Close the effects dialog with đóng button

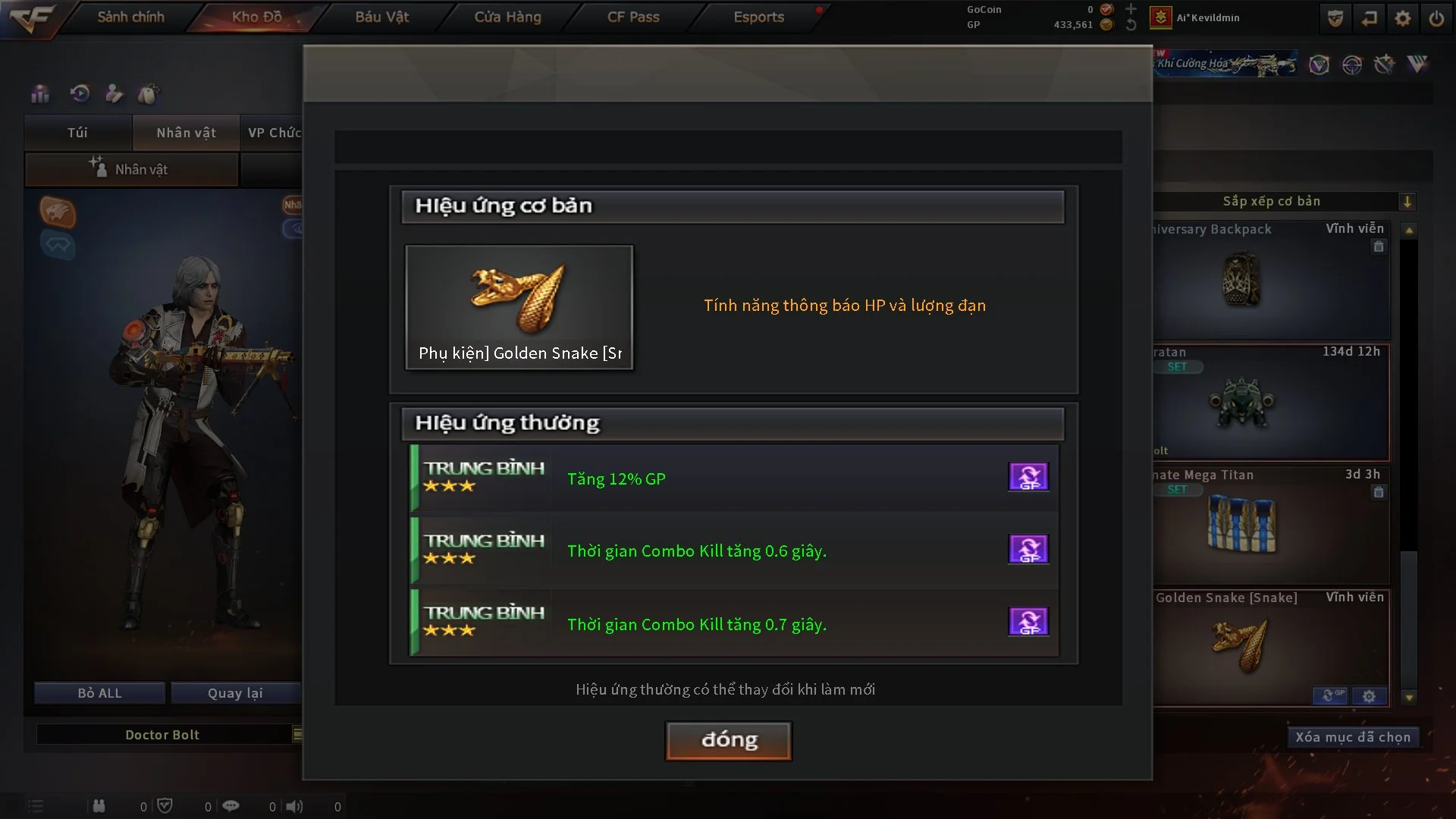728,740
